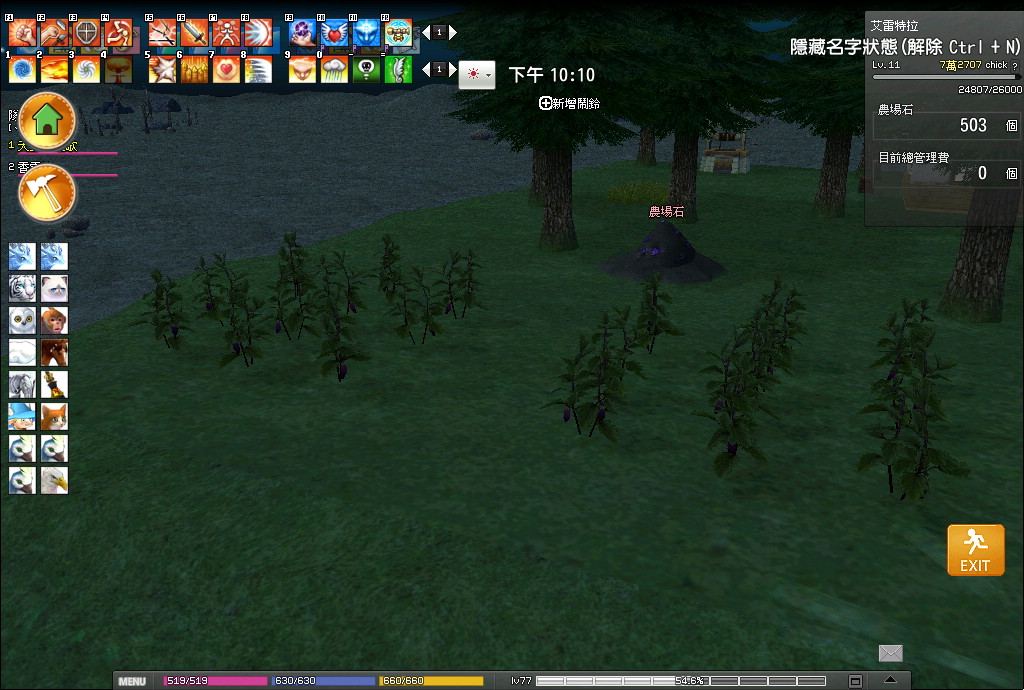The width and height of the screenshot is (1024, 690).
Task: Open the green house homestead button
Action: pyautogui.click(x=47, y=120)
